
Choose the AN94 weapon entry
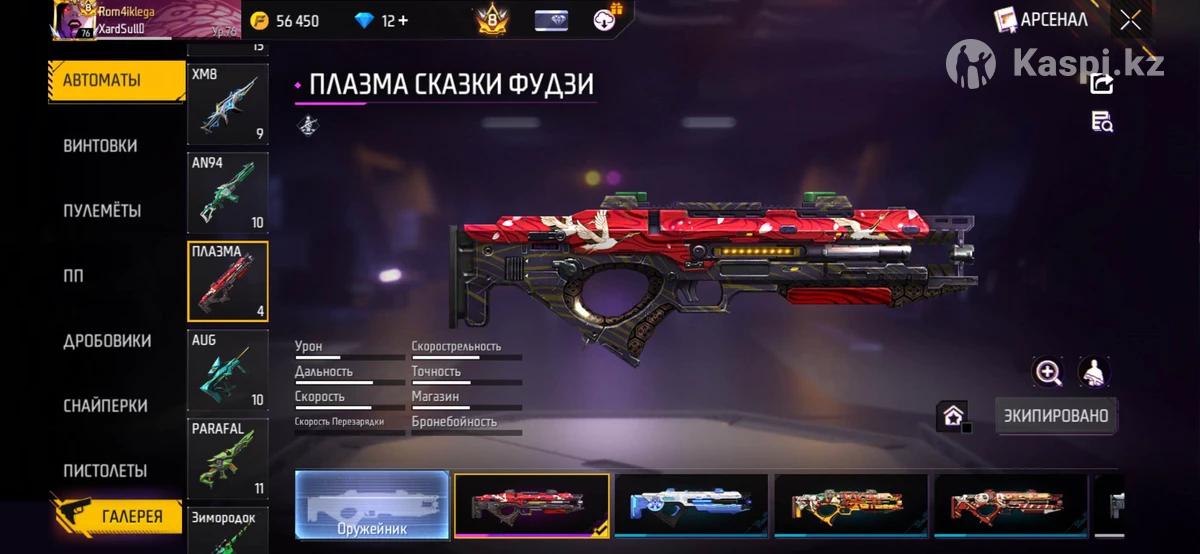pos(227,192)
